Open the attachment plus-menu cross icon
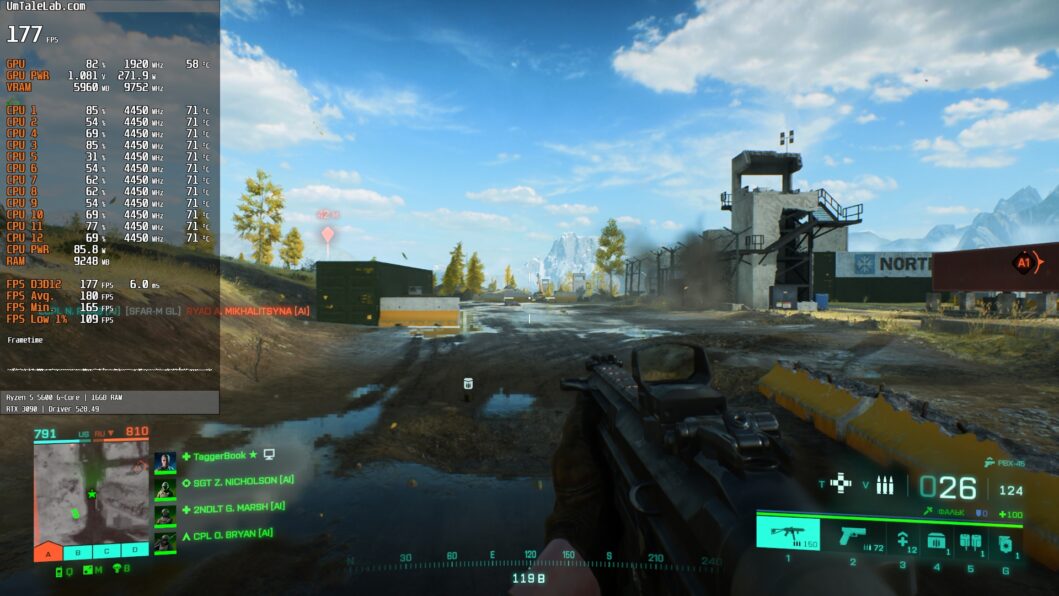This screenshot has width=1059, height=596. [840, 483]
